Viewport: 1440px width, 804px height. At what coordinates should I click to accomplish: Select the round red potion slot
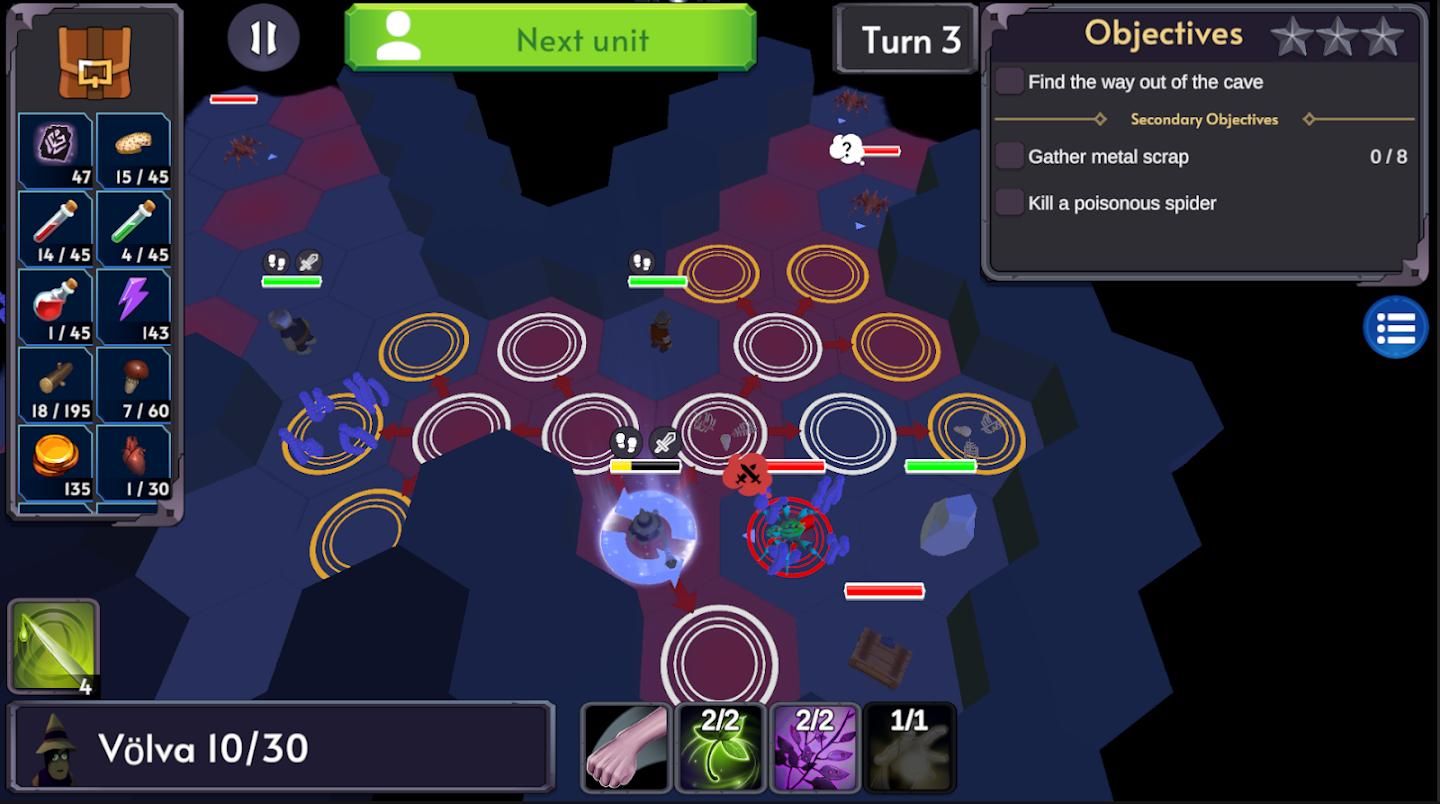(56, 306)
